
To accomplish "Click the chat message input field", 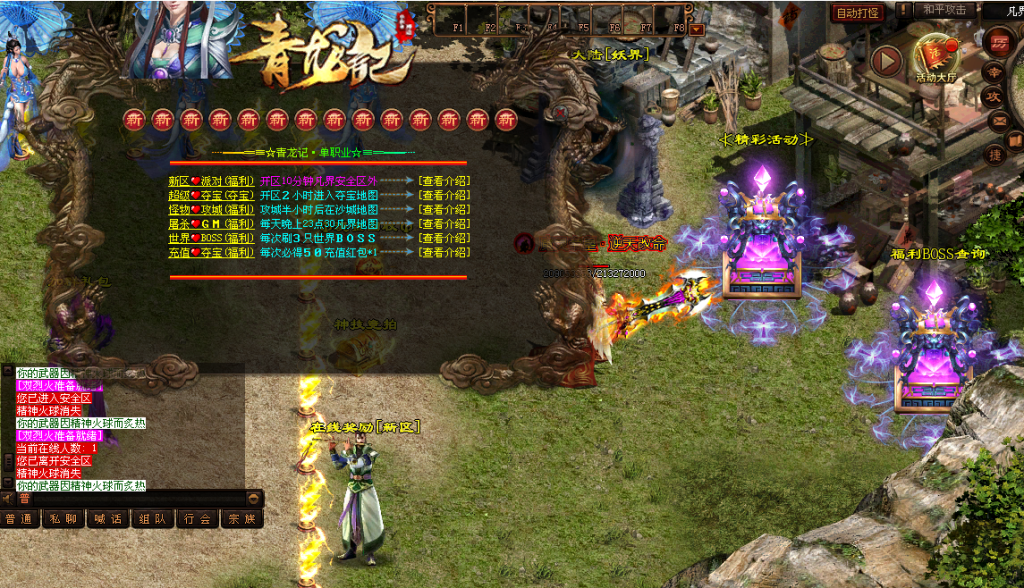I will pos(140,497).
